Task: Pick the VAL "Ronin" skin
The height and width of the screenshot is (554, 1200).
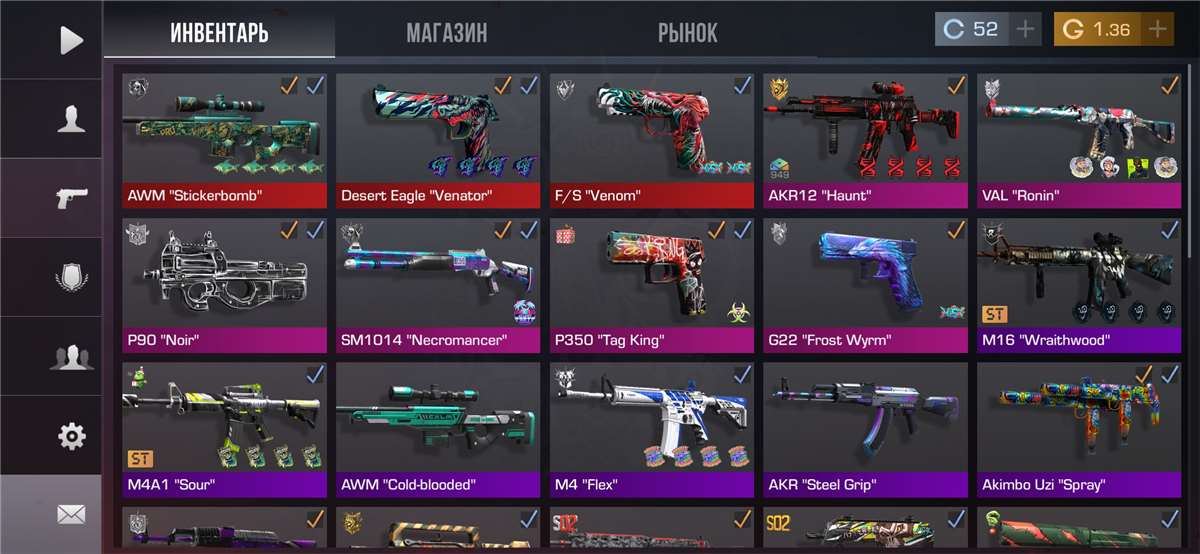Action: tap(1079, 138)
